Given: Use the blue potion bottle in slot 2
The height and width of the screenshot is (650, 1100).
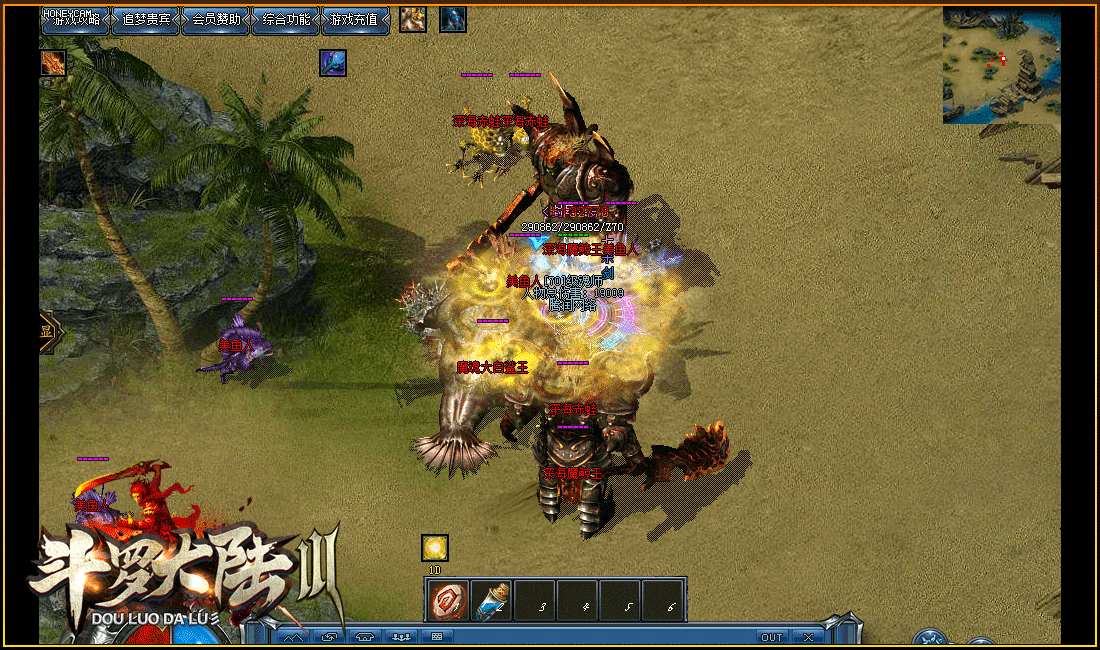Looking at the screenshot, I should click(491, 600).
